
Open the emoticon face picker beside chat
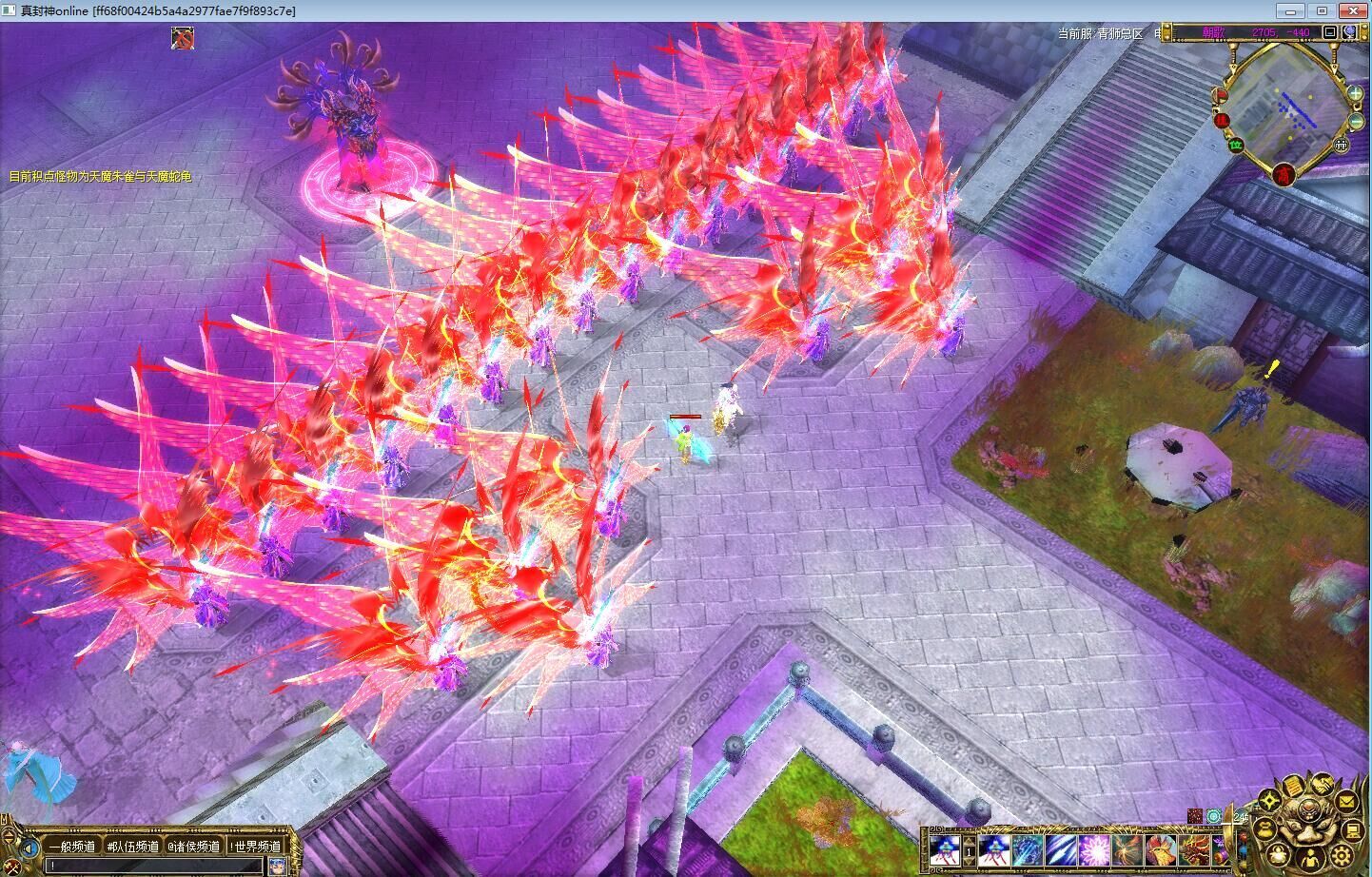click(x=277, y=866)
